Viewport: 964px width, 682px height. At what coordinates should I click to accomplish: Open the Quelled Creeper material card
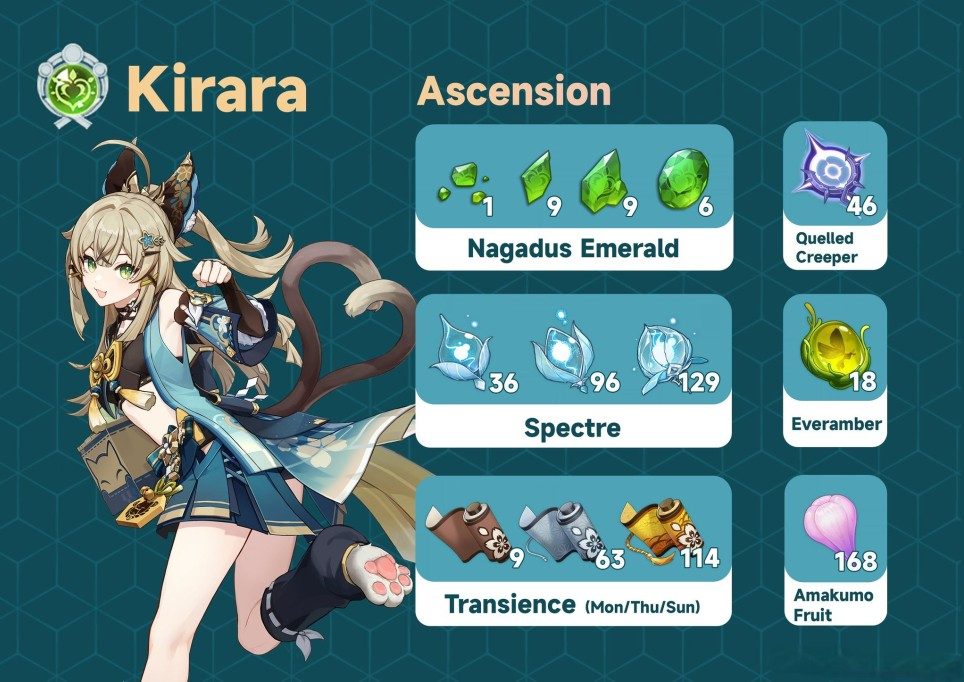coord(834,197)
